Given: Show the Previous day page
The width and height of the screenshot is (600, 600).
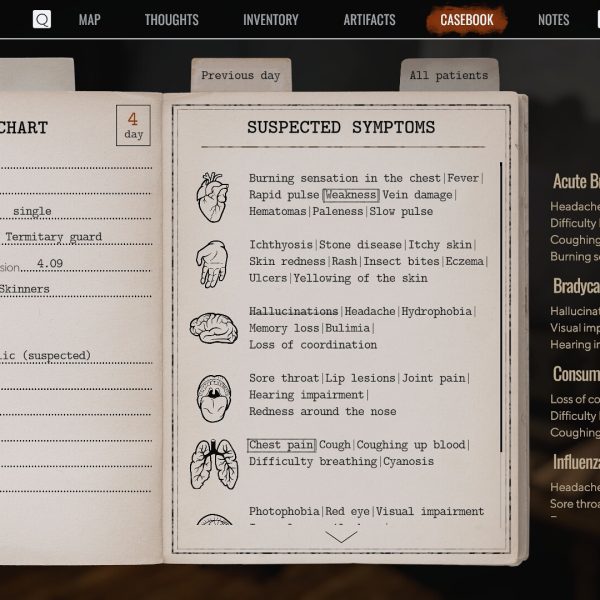Looking at the screenshot, I should pyautogui.click(x=241, y=76).
